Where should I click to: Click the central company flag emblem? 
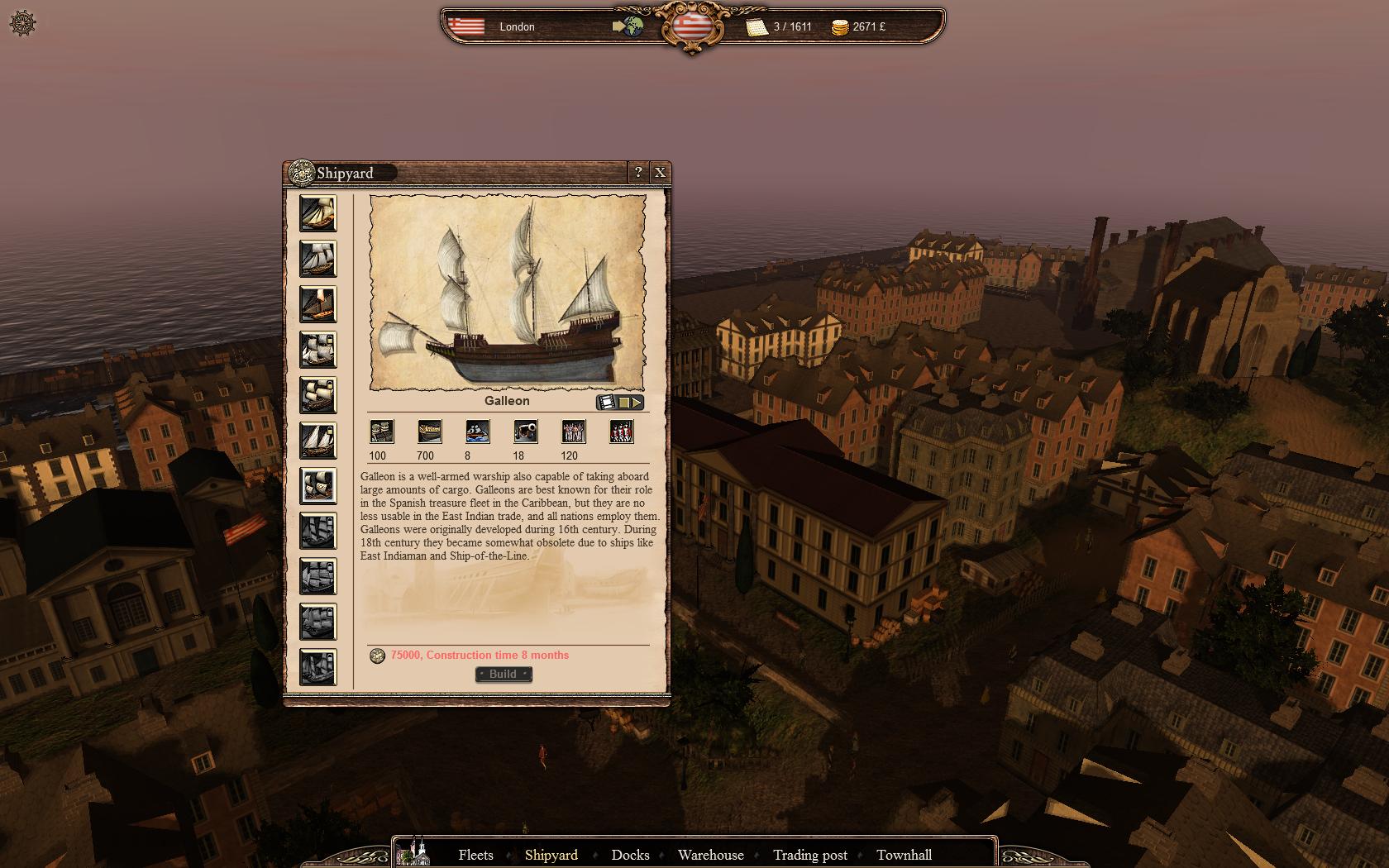[692, 26]
